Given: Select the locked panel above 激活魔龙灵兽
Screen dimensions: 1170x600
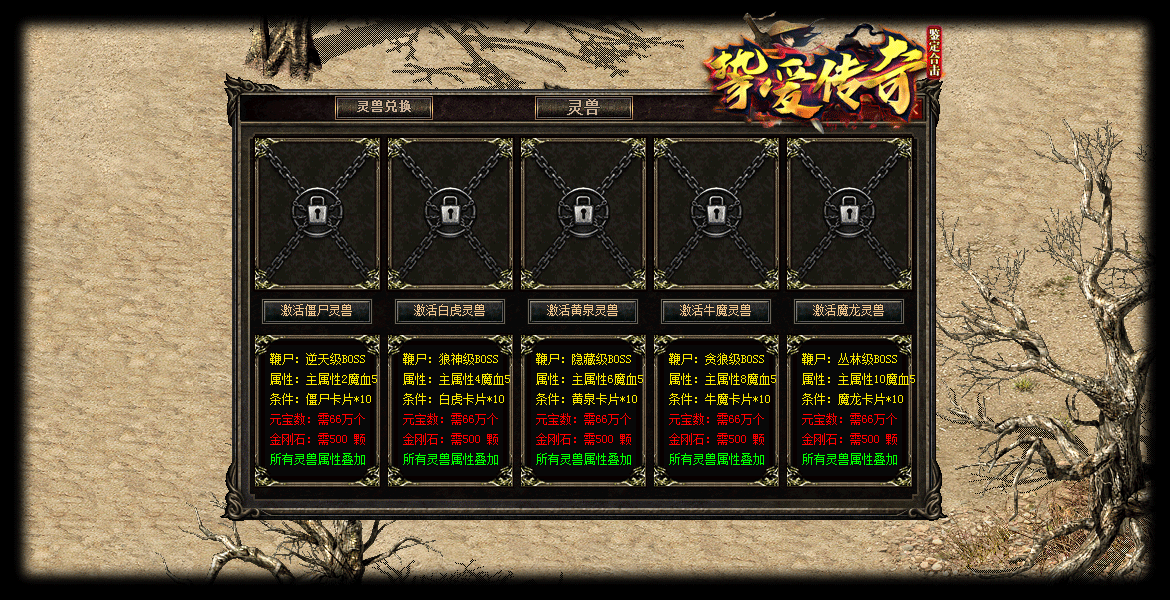Looking at the screenshot, I should click(849, 213).
